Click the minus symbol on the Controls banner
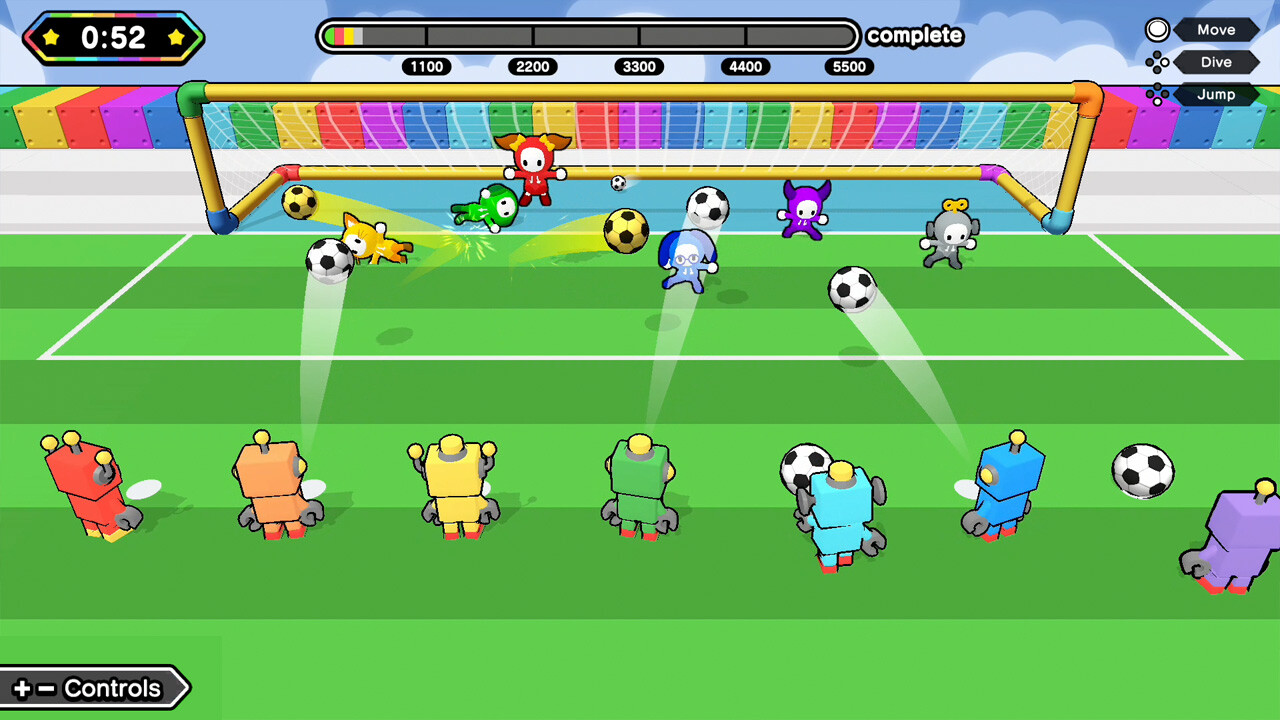The height and width of the screenshot is (720, 1280). (x=44, y=688)
